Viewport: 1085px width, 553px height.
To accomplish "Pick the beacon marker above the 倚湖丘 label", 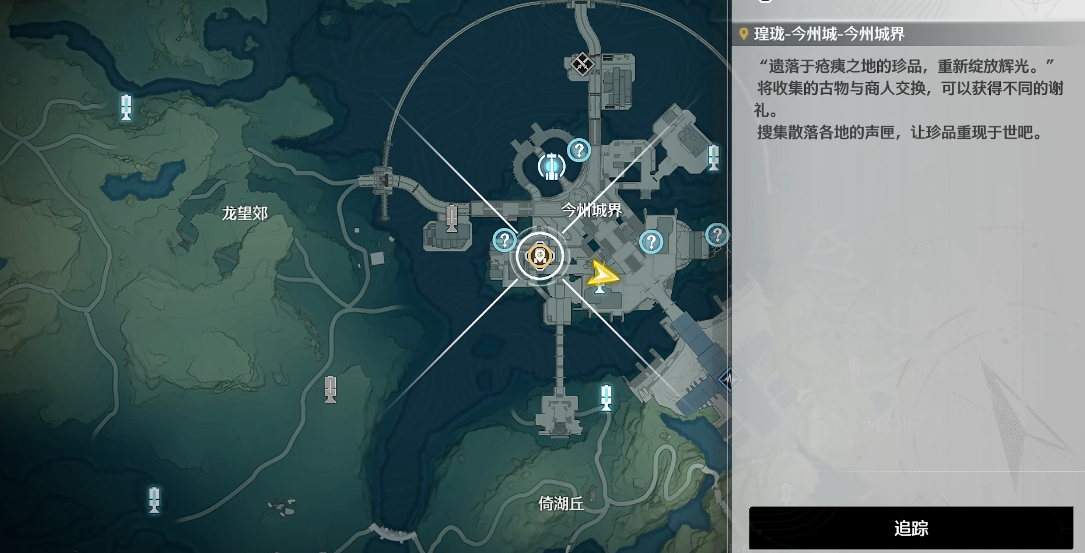I will click(x=605, y=397).
